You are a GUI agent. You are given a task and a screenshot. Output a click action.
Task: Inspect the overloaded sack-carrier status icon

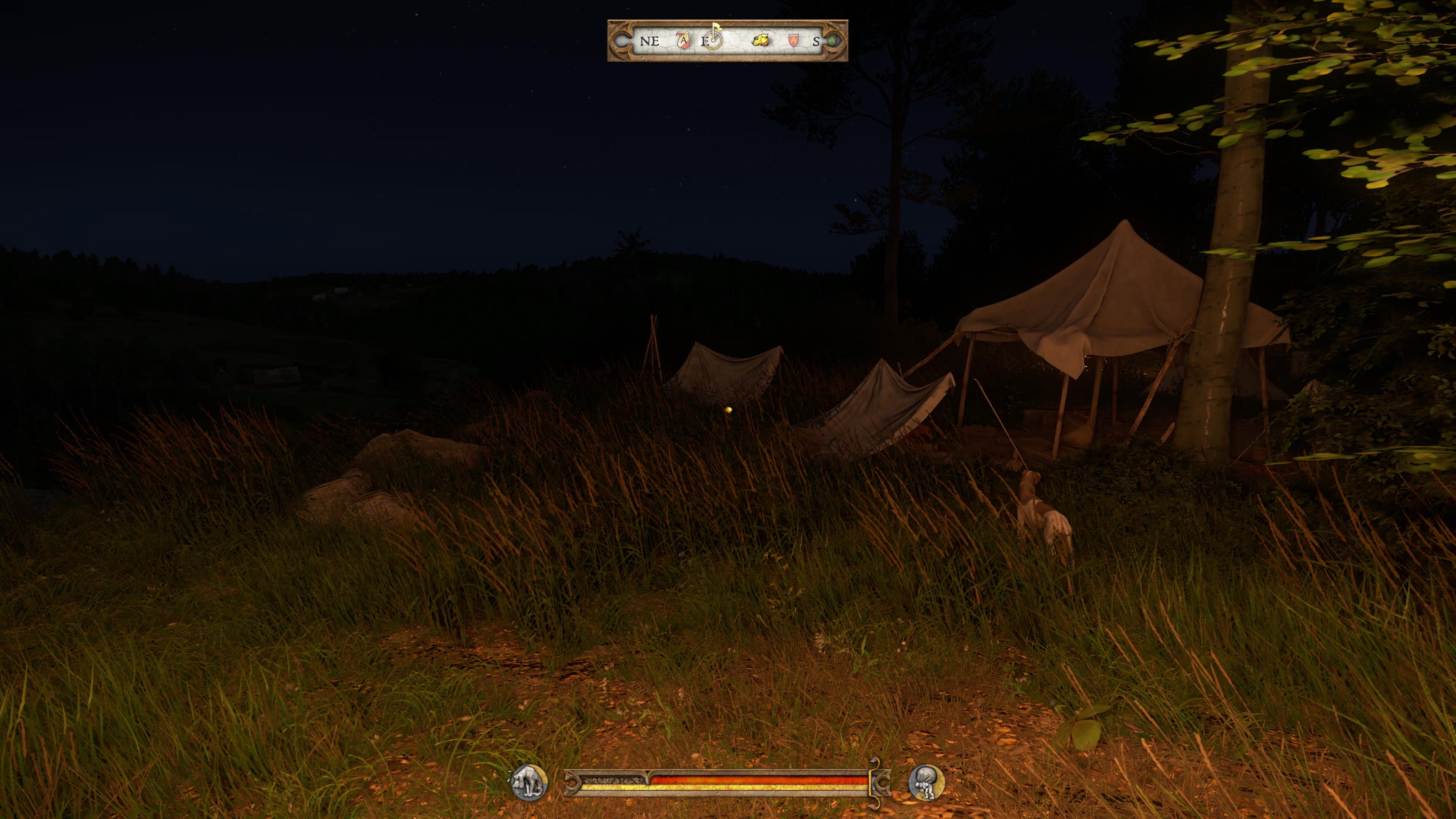pyautogui.click(x=926, y=783)
